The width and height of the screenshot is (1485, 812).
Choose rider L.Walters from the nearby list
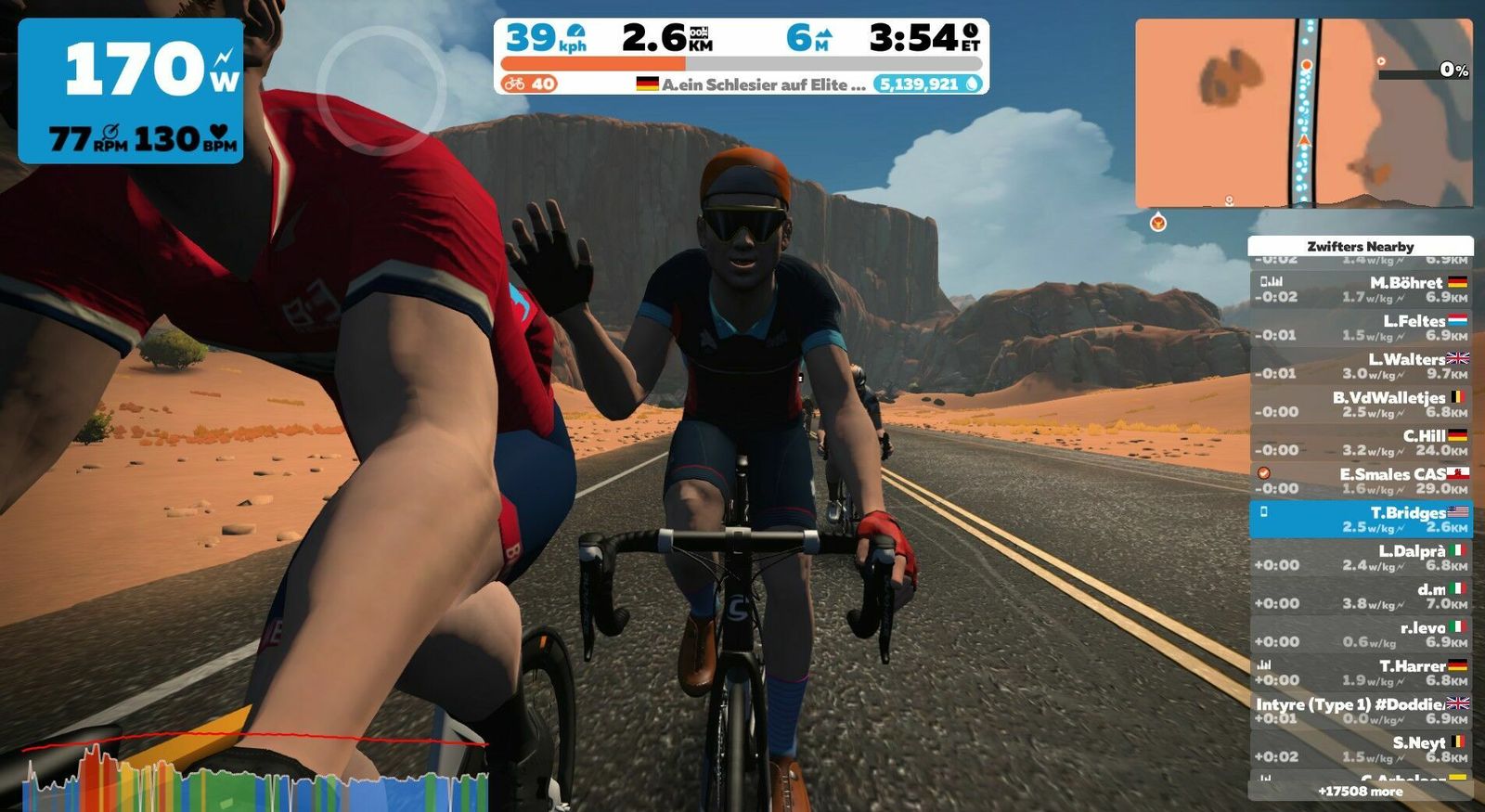[x=1361, y=366]
